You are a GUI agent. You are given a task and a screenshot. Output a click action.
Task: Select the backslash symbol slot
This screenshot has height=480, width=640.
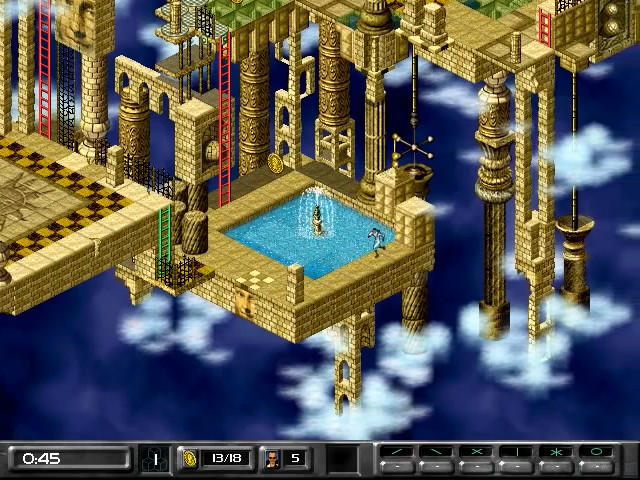point(437,452)
